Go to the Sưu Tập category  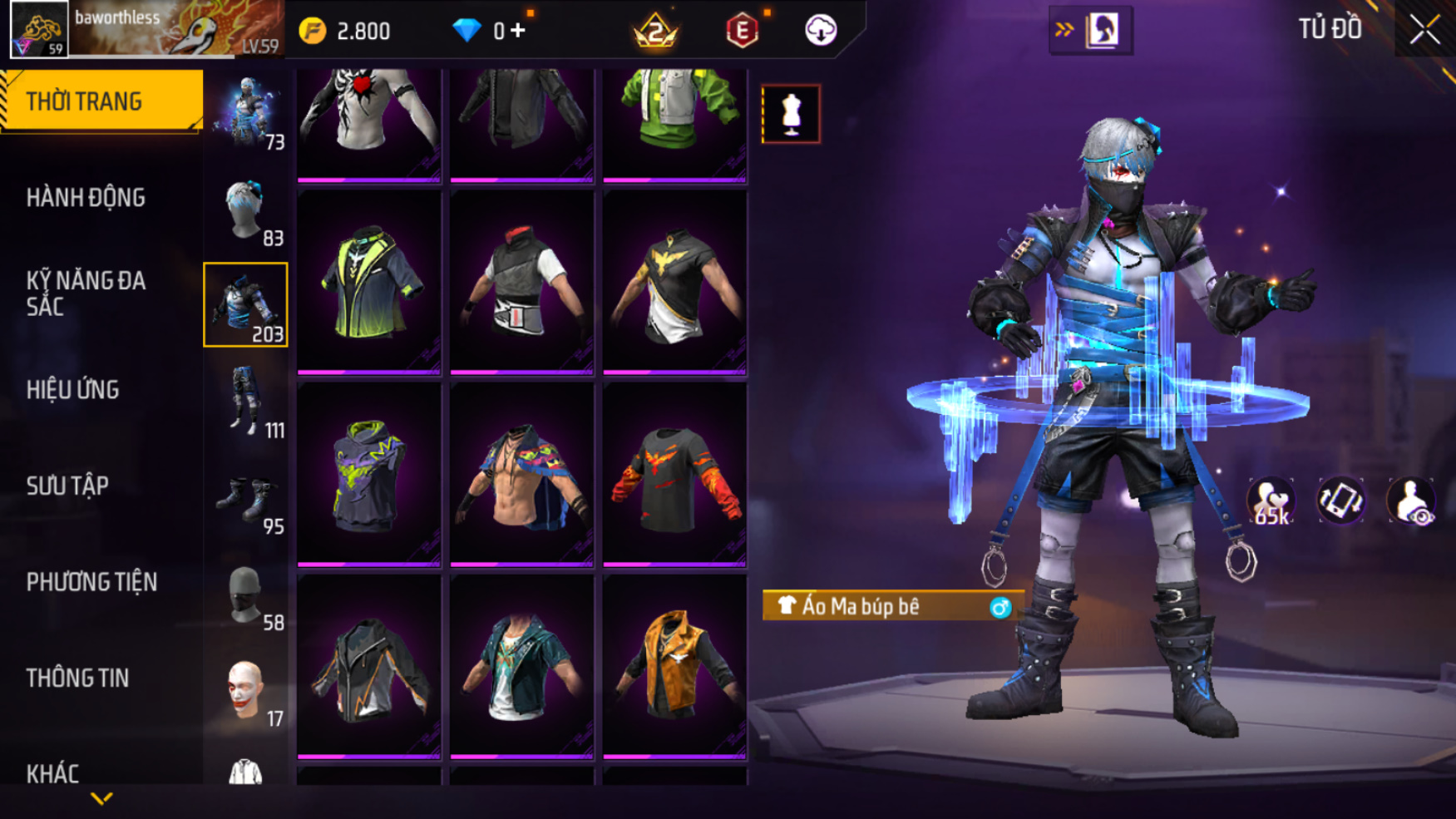pyautogui.click(x=67, y=486)
